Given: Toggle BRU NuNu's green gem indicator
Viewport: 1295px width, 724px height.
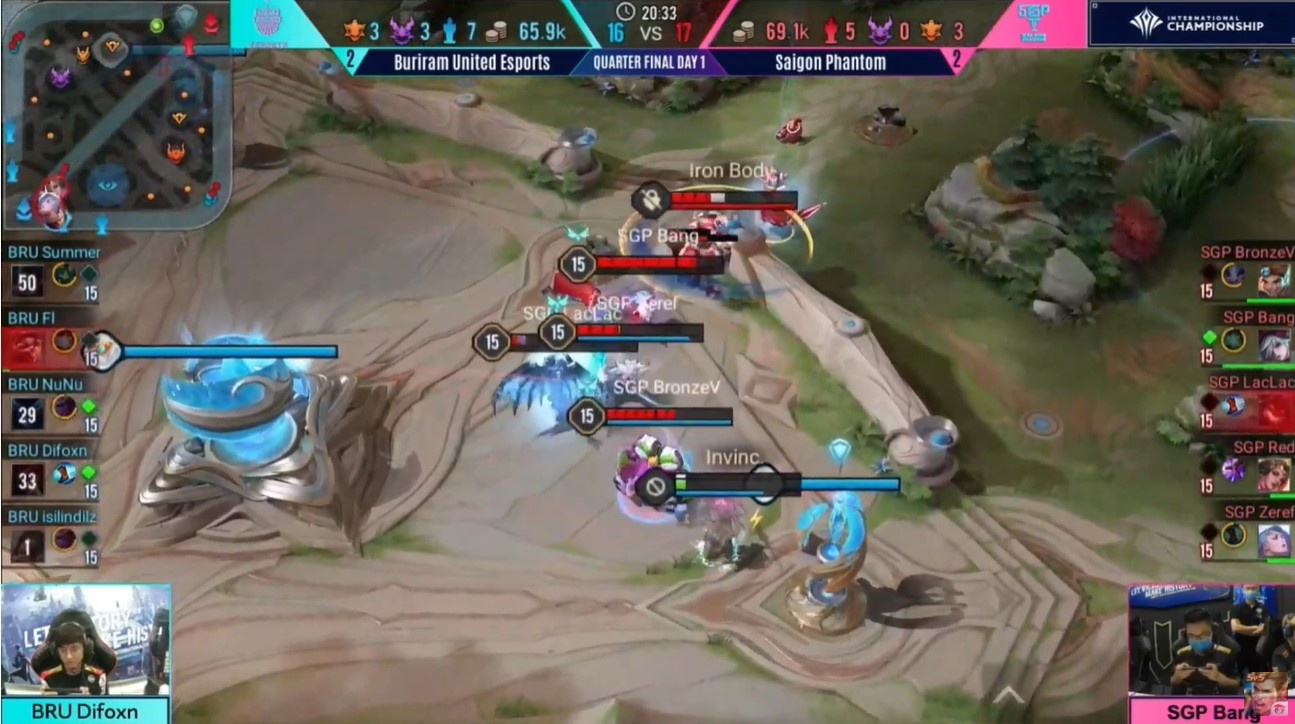Looking at the screenshot, I should [88, 406].
